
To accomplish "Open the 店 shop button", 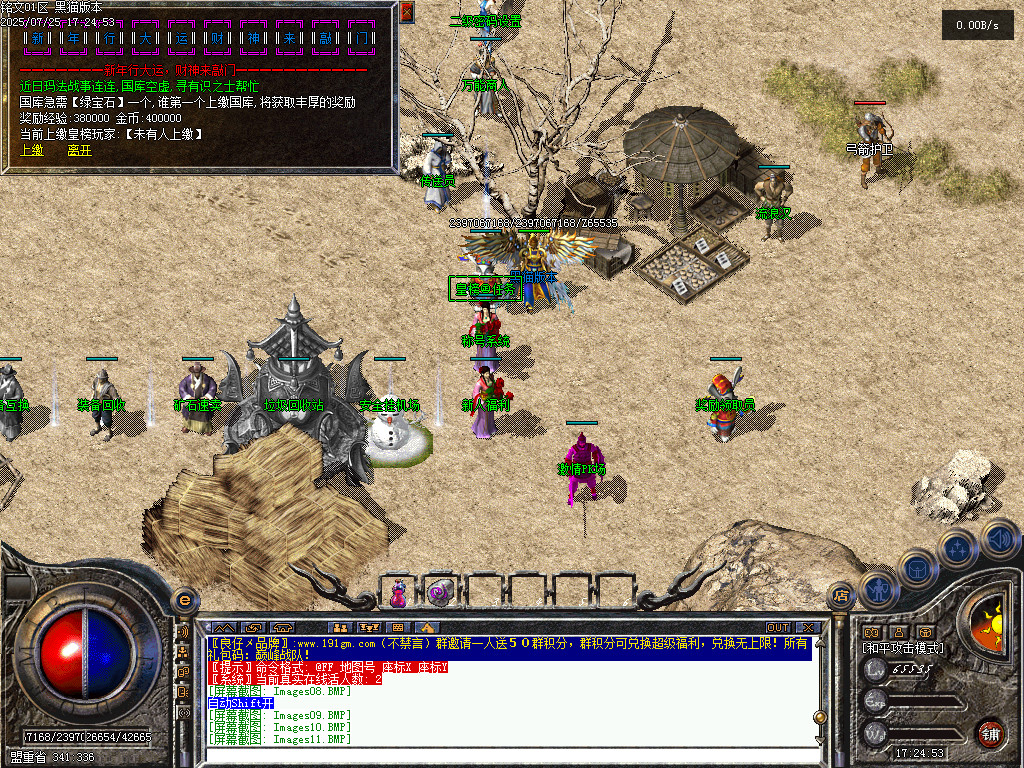I will (841, 594).
